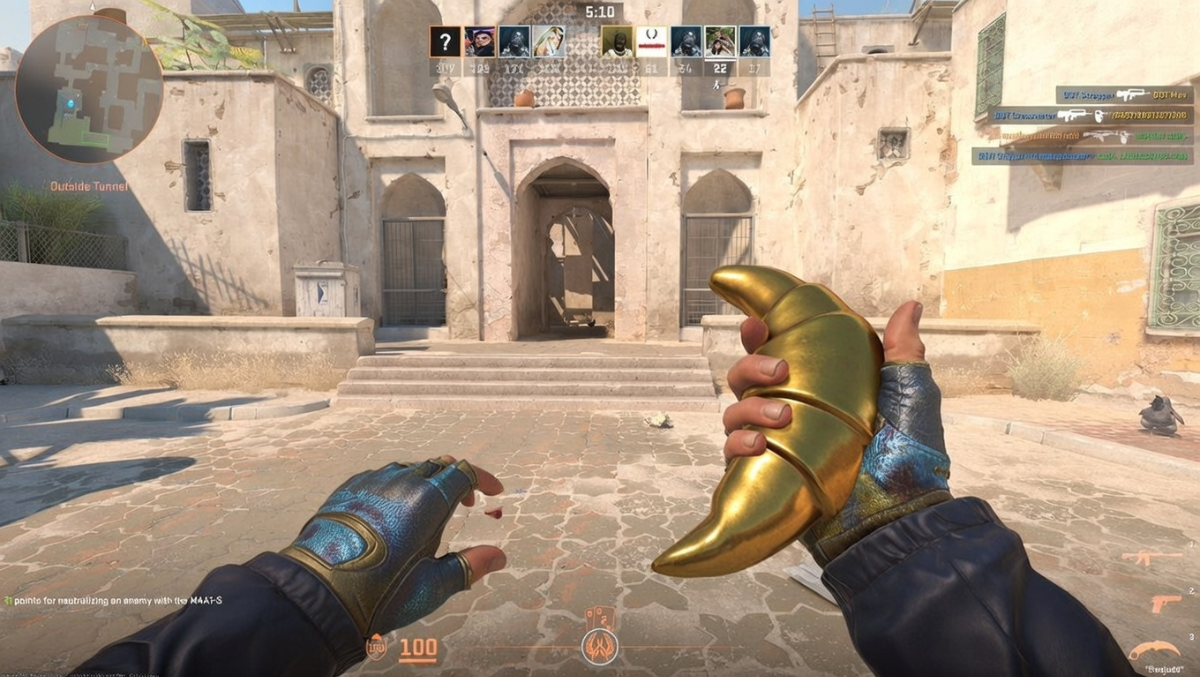Click the olive balaclava player avatar
This screenshot has width=1200, height=677.
[x=617, y=41]
